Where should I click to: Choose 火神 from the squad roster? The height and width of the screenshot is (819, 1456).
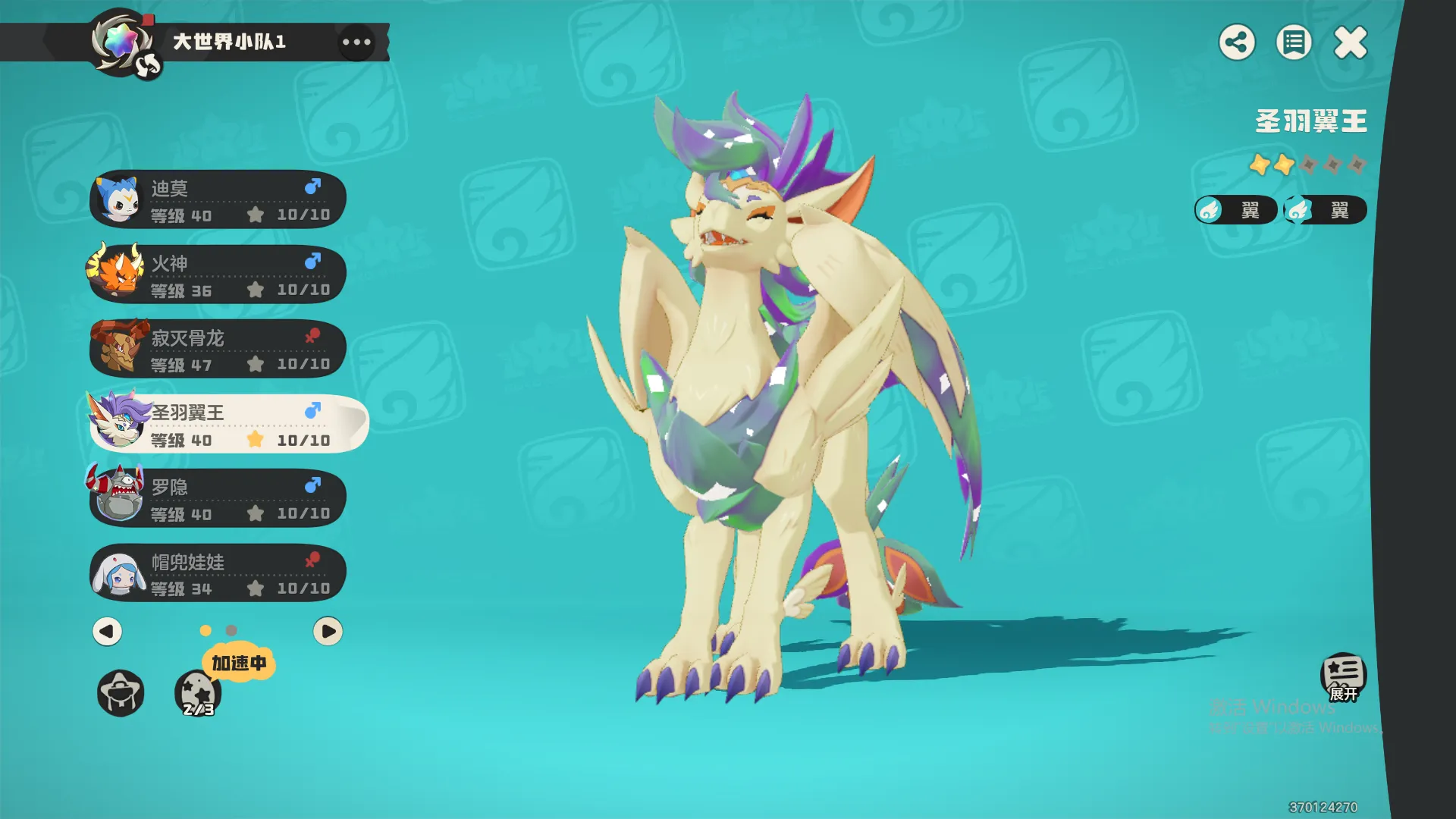pyautogui.click(x=218, y=275)
